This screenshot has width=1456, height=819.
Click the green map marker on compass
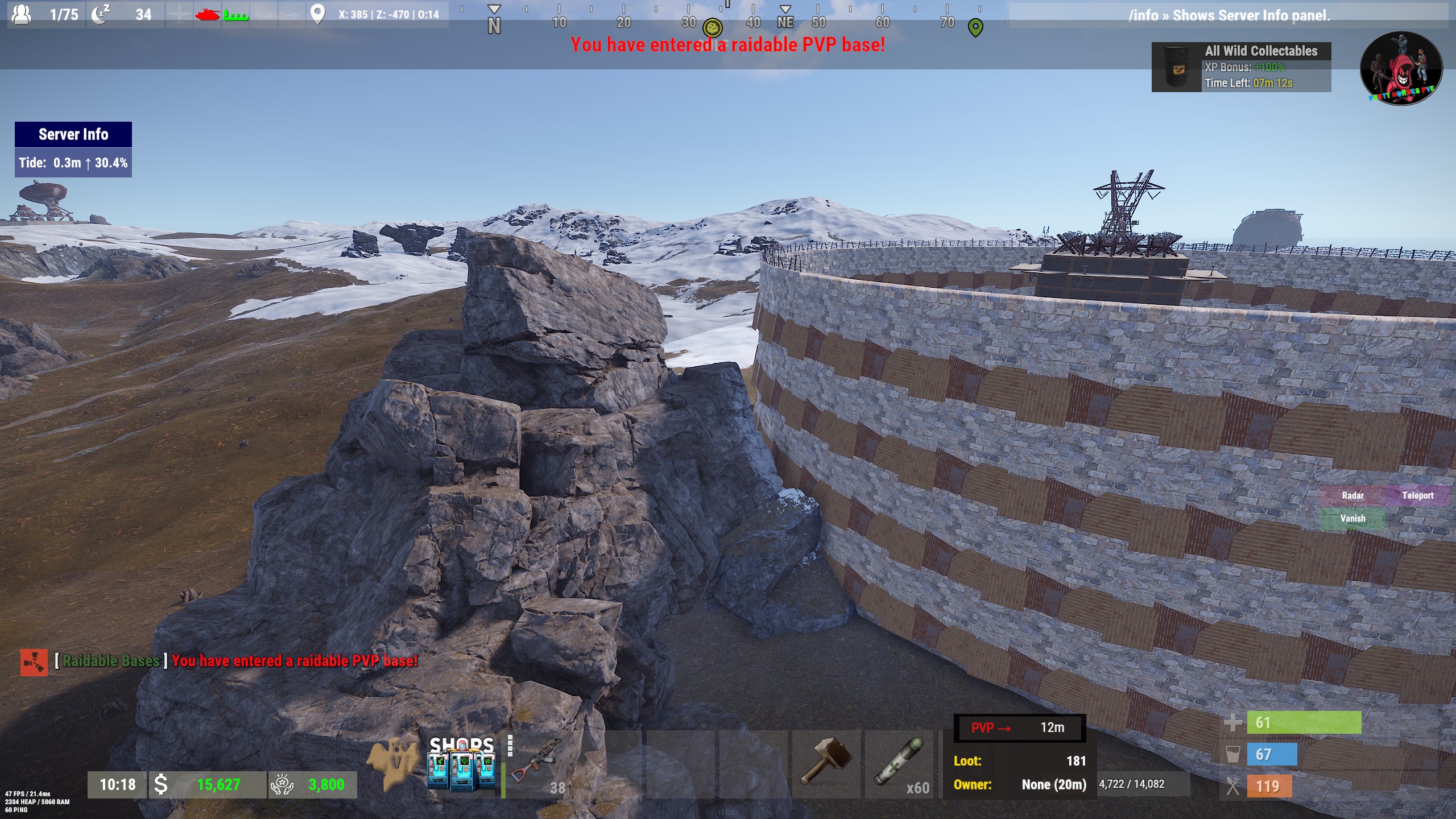click(975, 27)
